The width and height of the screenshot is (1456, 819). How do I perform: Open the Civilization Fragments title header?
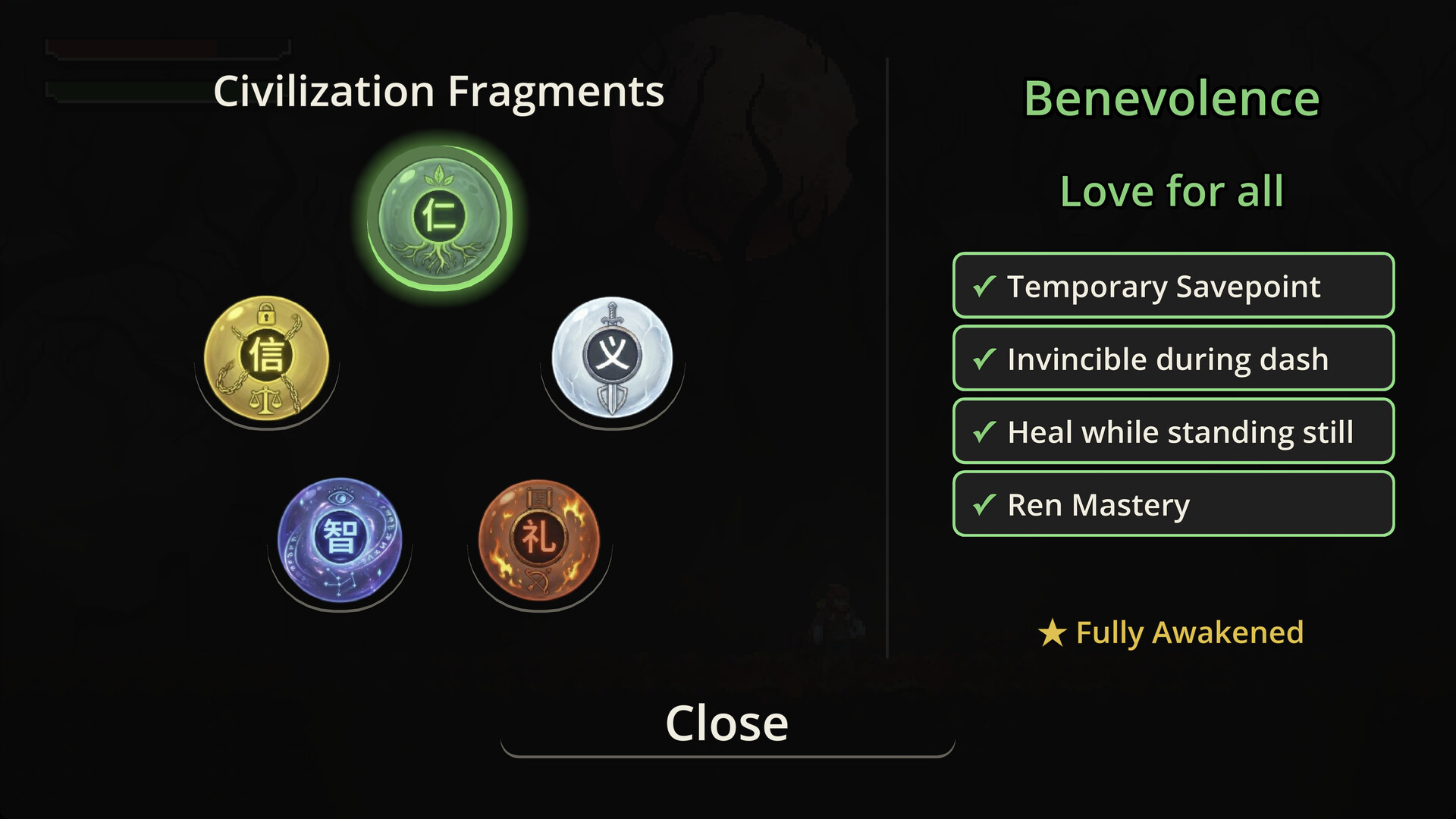[438, 92]
